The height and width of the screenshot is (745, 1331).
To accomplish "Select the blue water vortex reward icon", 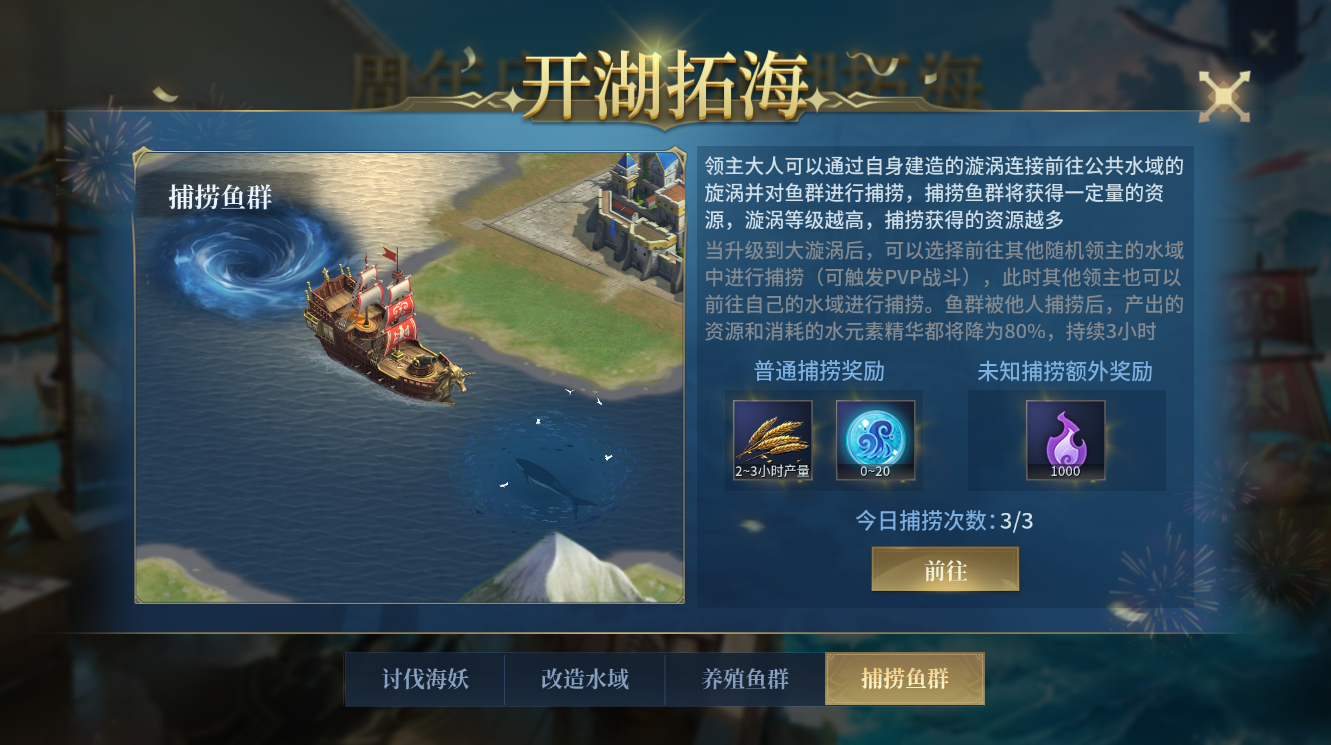I will point(876,438).
